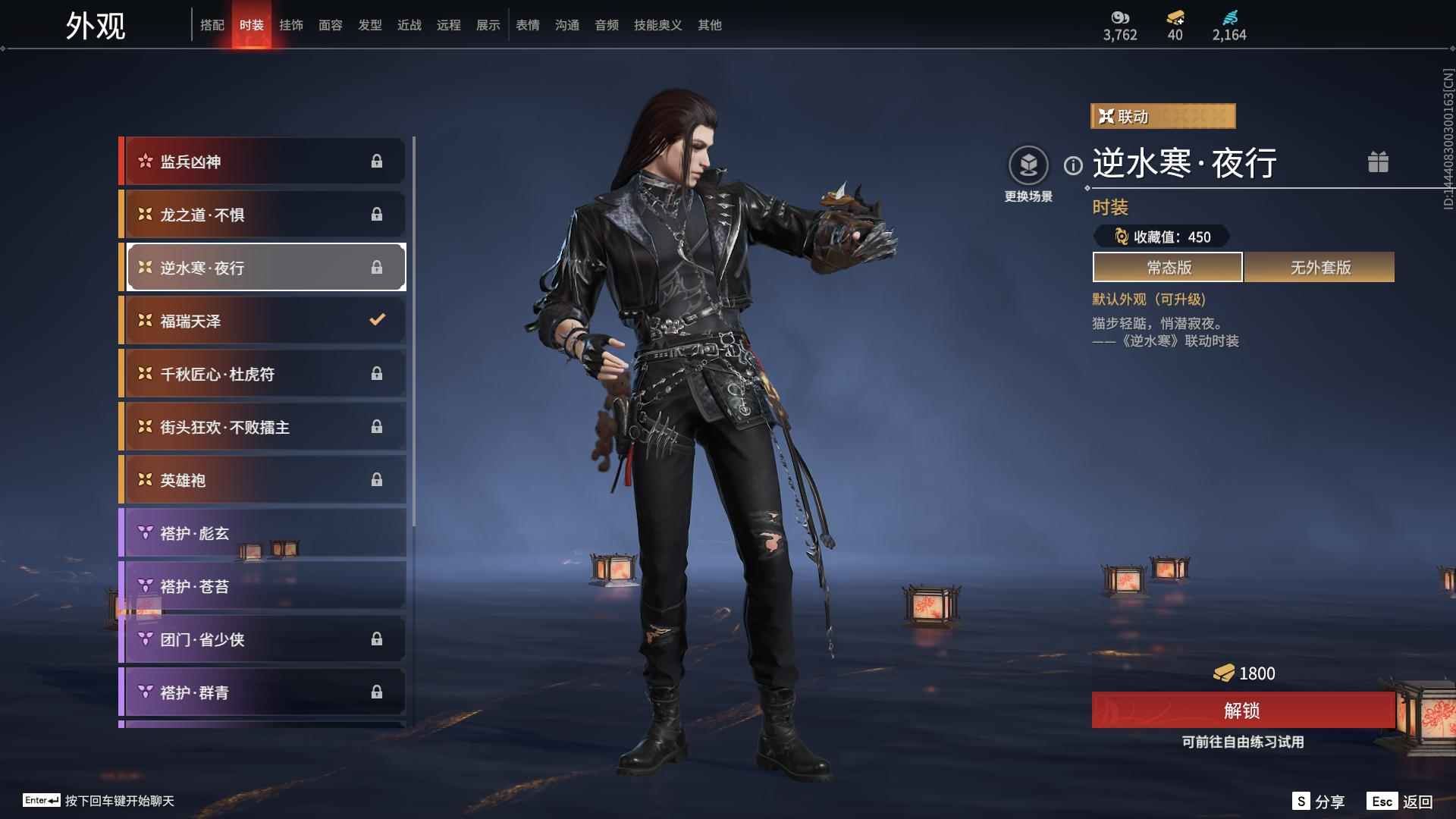The height and width of the screenshot is (819, 1456).
Task: Click the 更换场景 change scene icon
Action: tap(1028, 165)
